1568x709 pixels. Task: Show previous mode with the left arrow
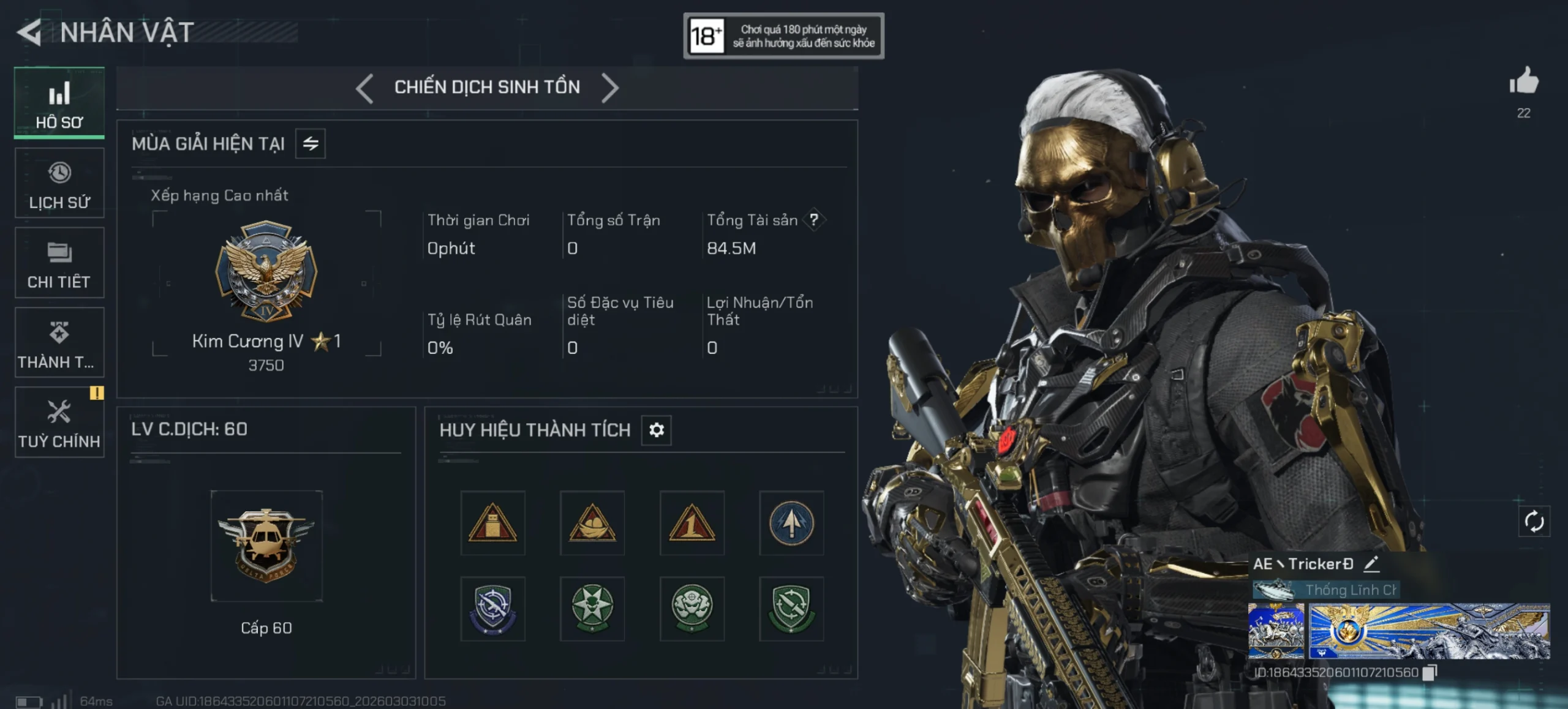364,88
